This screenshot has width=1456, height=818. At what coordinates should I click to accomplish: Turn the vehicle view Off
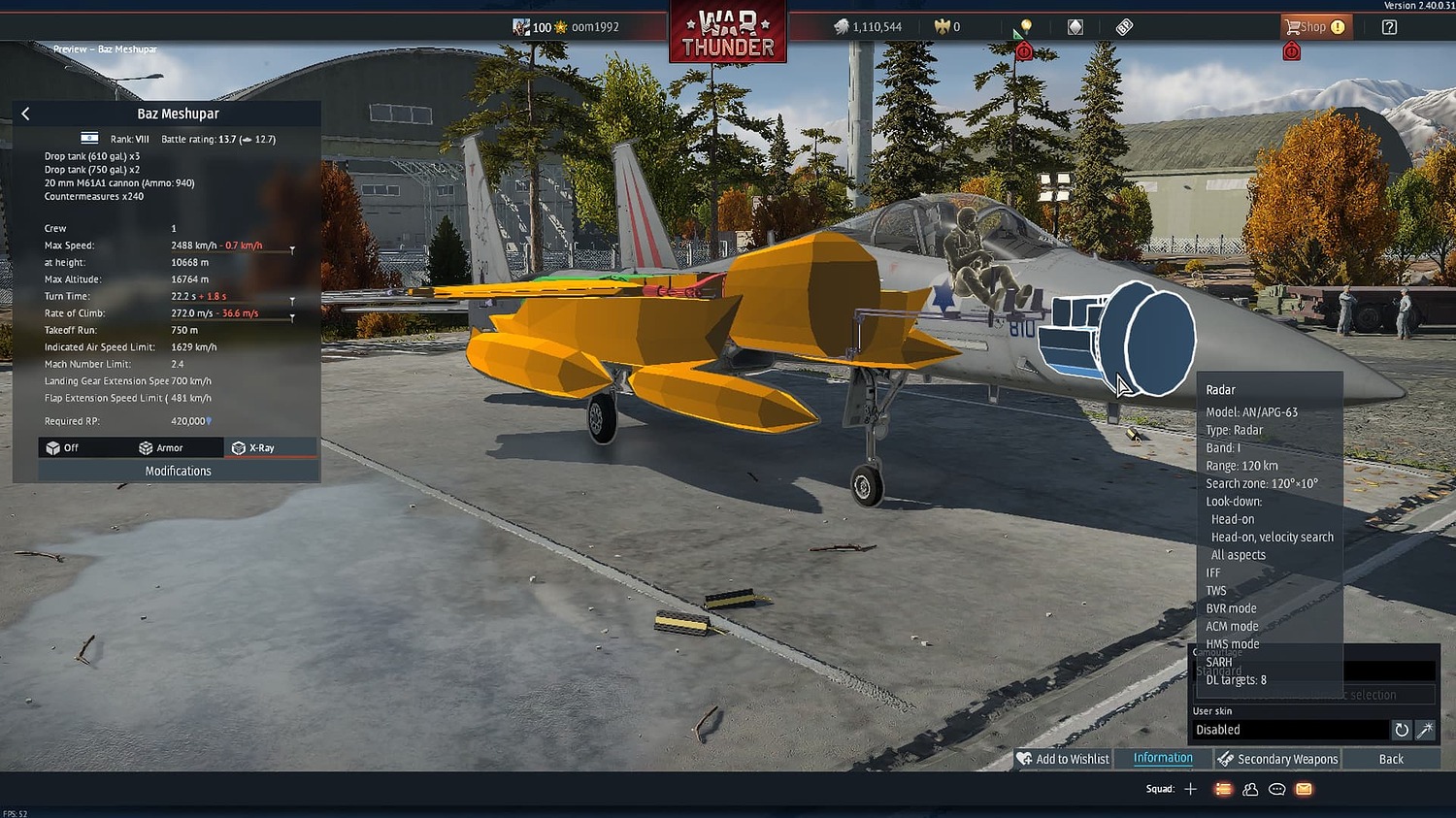click(x=68, y=447)
